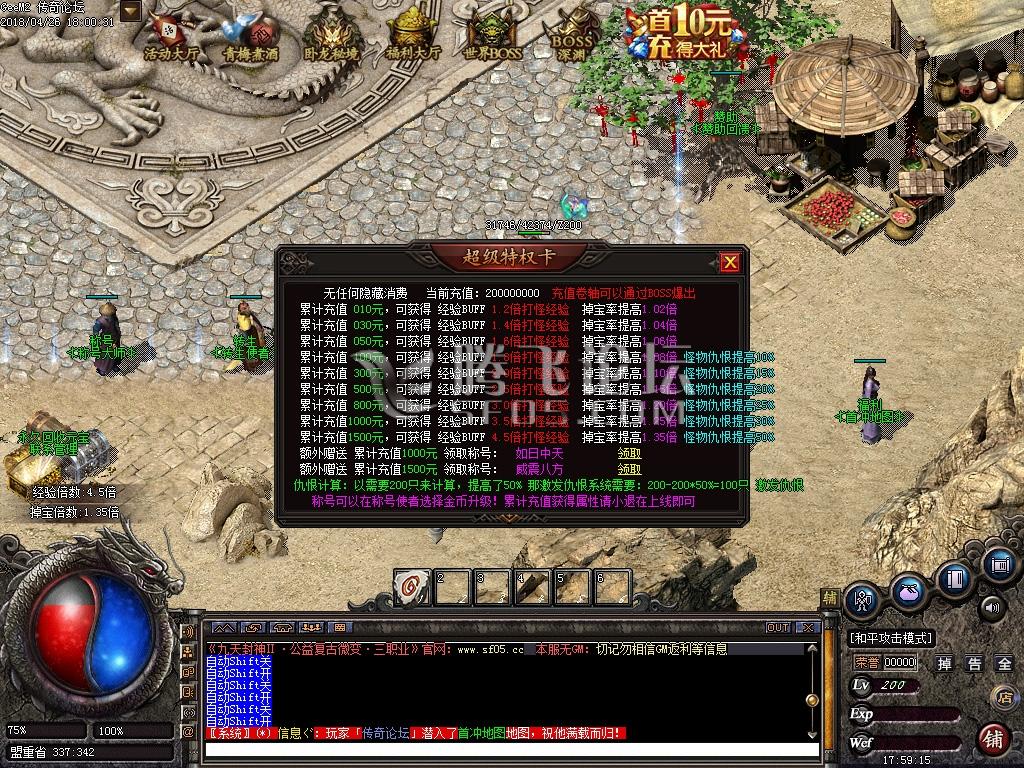Open the 首充10元 recharge gift banner
Image resolution: width=1024 pixels, height=768 pixels.
click(680, 32)
